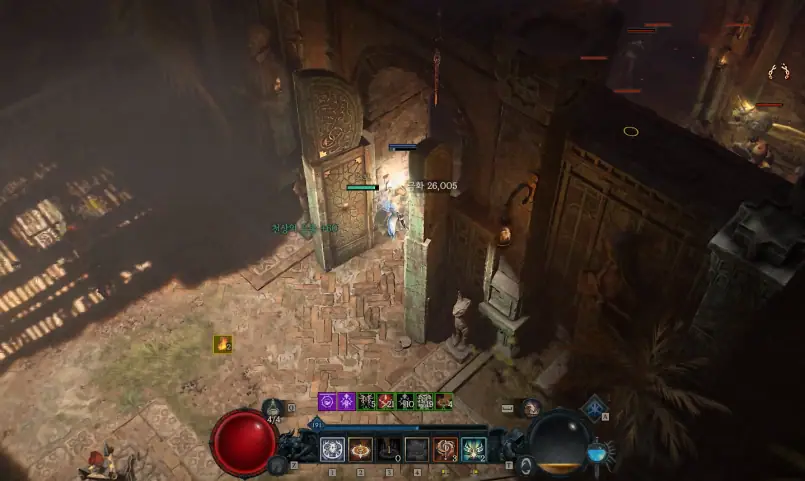Trigger the red spiral skill in slot 5
Viewport: 805px width, 481px height.
tap(445, 450)
